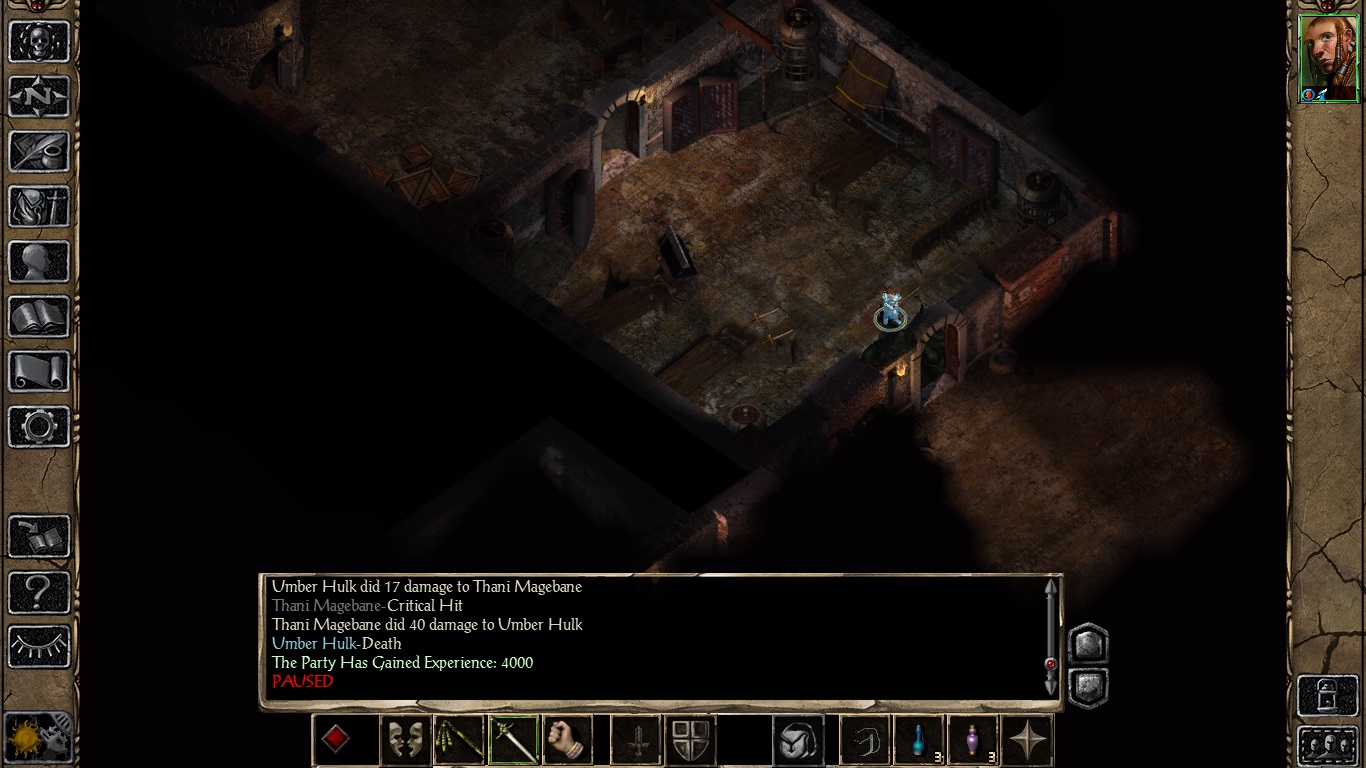Open the area map with the compass button

coord(39,97)
